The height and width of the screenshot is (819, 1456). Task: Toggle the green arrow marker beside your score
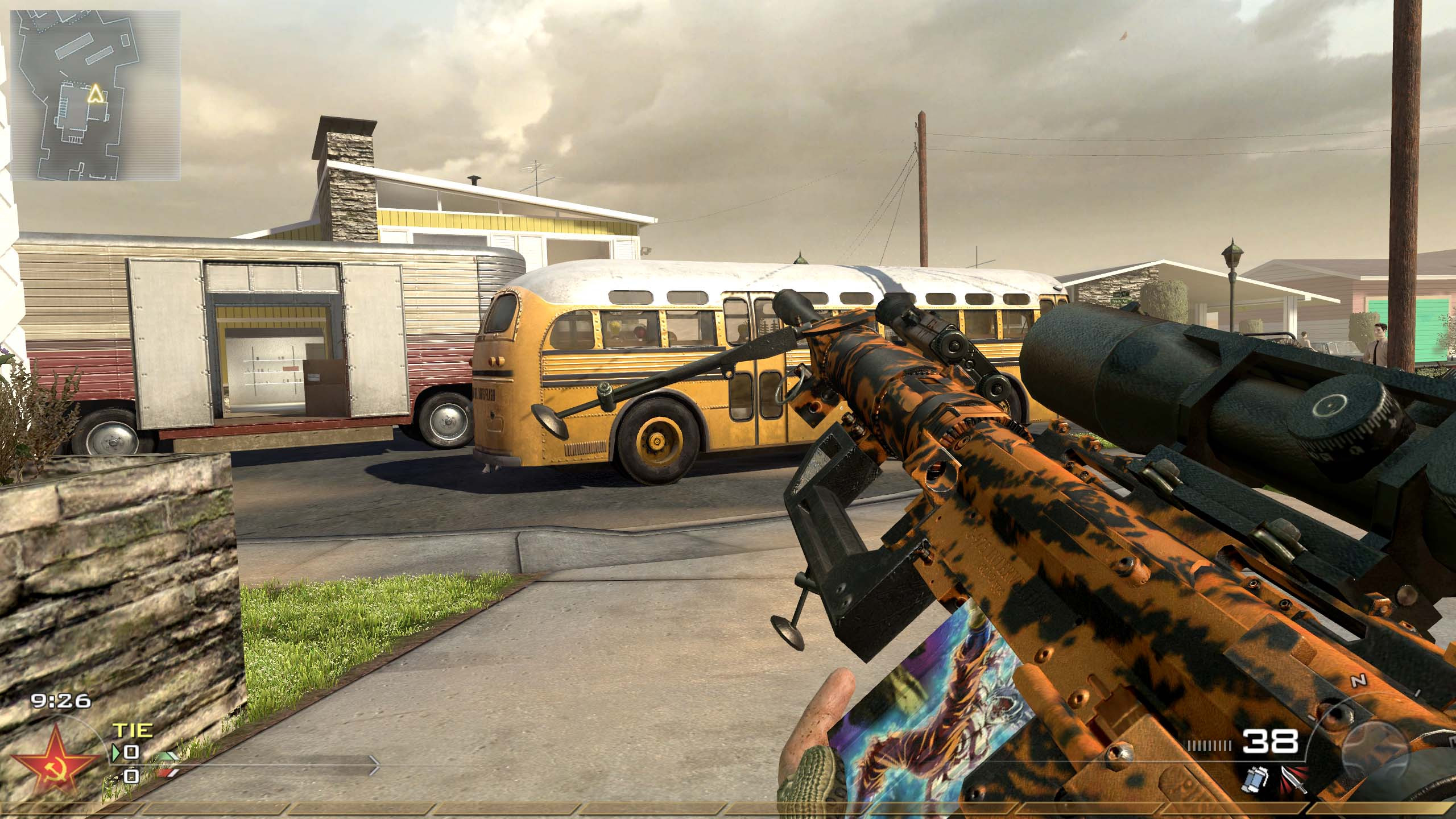(x=117, y=752)
